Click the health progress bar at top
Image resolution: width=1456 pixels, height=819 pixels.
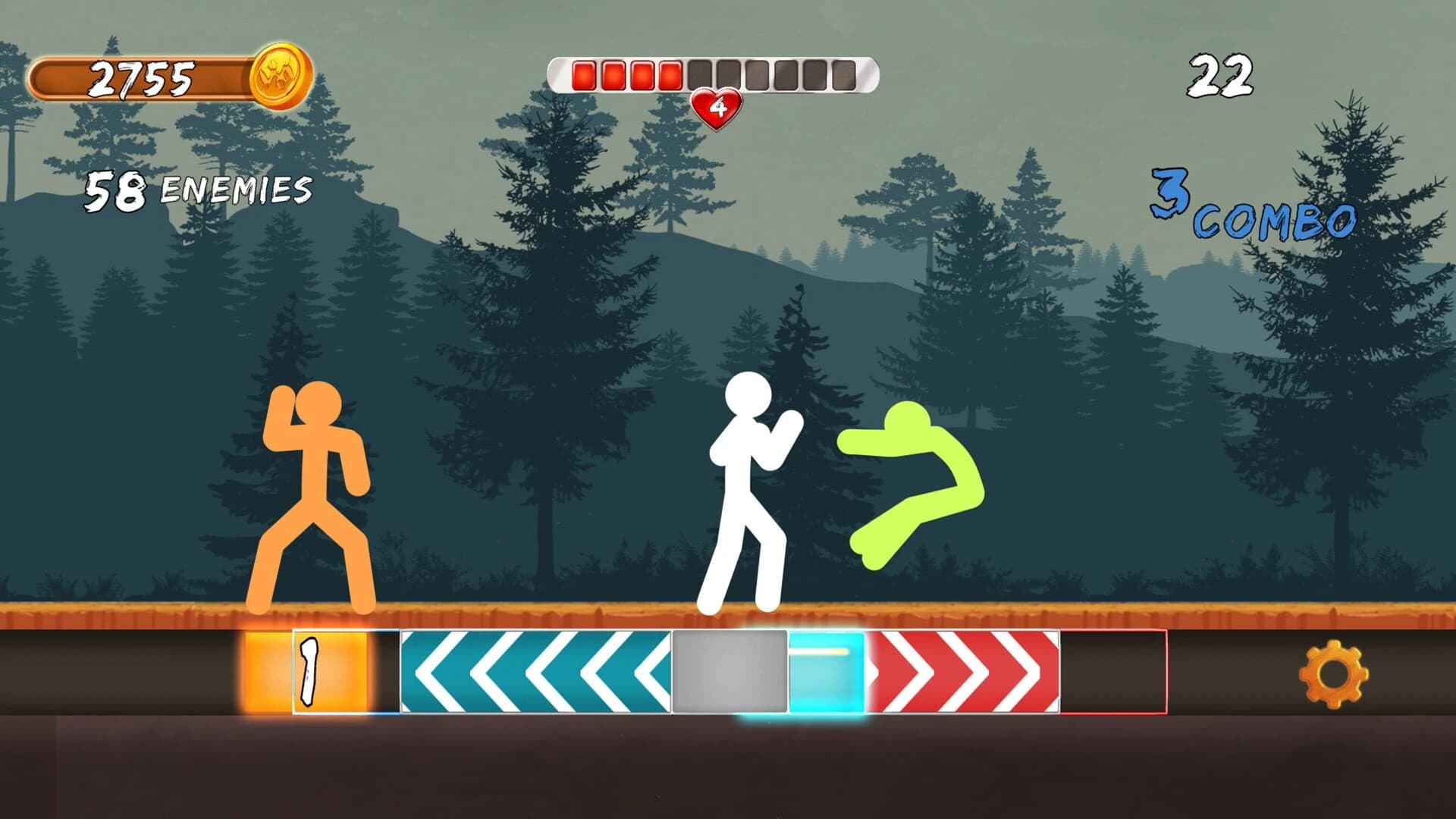[x=713, y=75]
